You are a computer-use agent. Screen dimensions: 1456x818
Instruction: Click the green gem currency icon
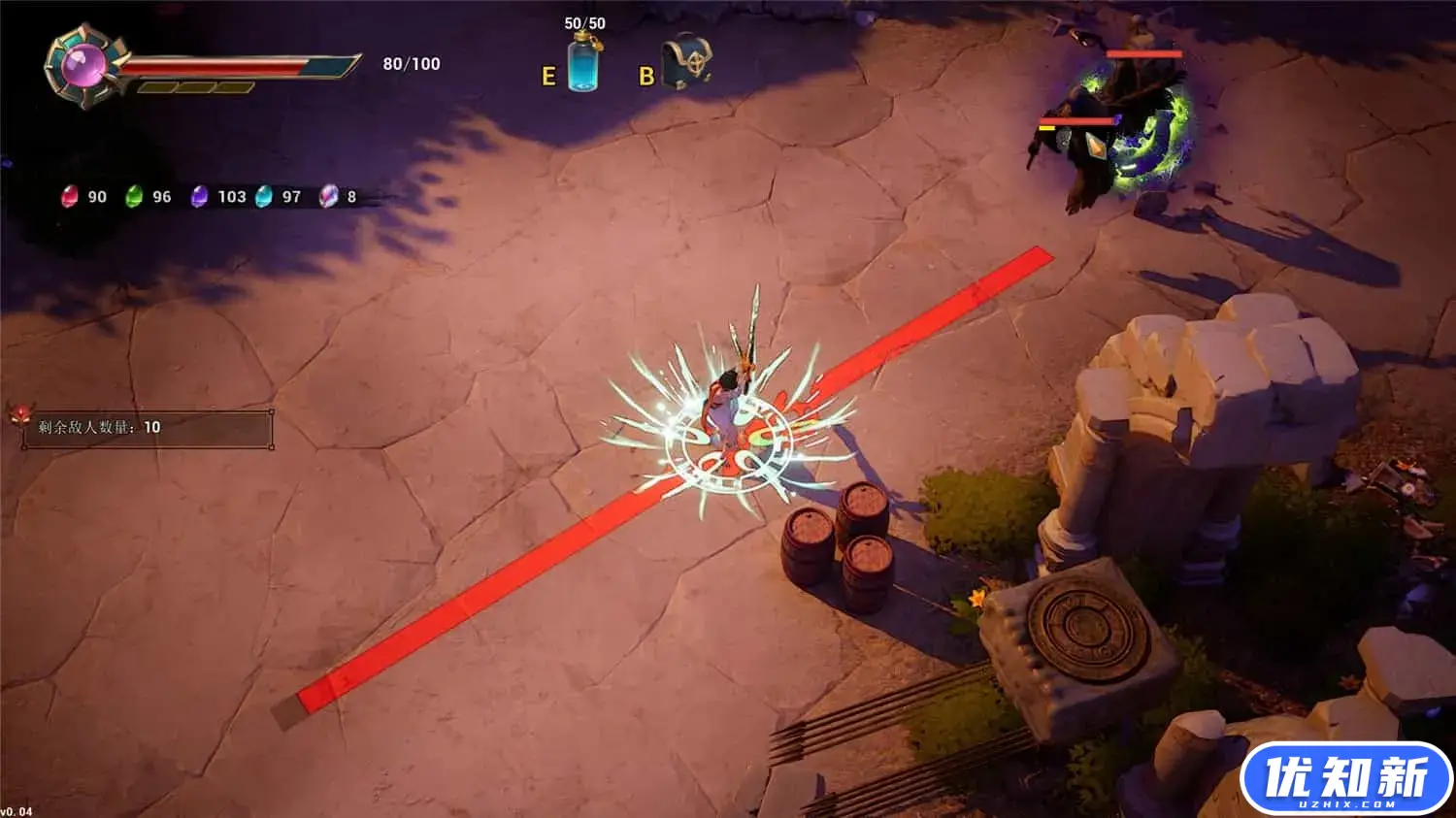click(x=134, y=197)
